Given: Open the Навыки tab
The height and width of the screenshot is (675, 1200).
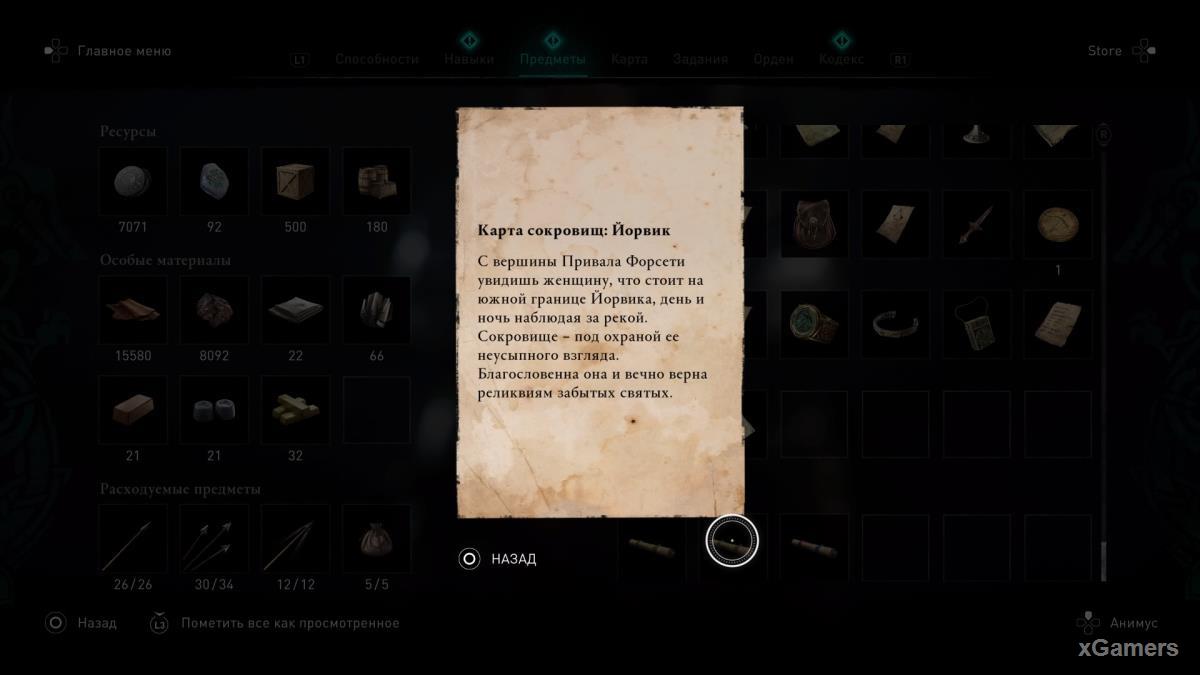Looking at the screenshot, I should 469,59.
